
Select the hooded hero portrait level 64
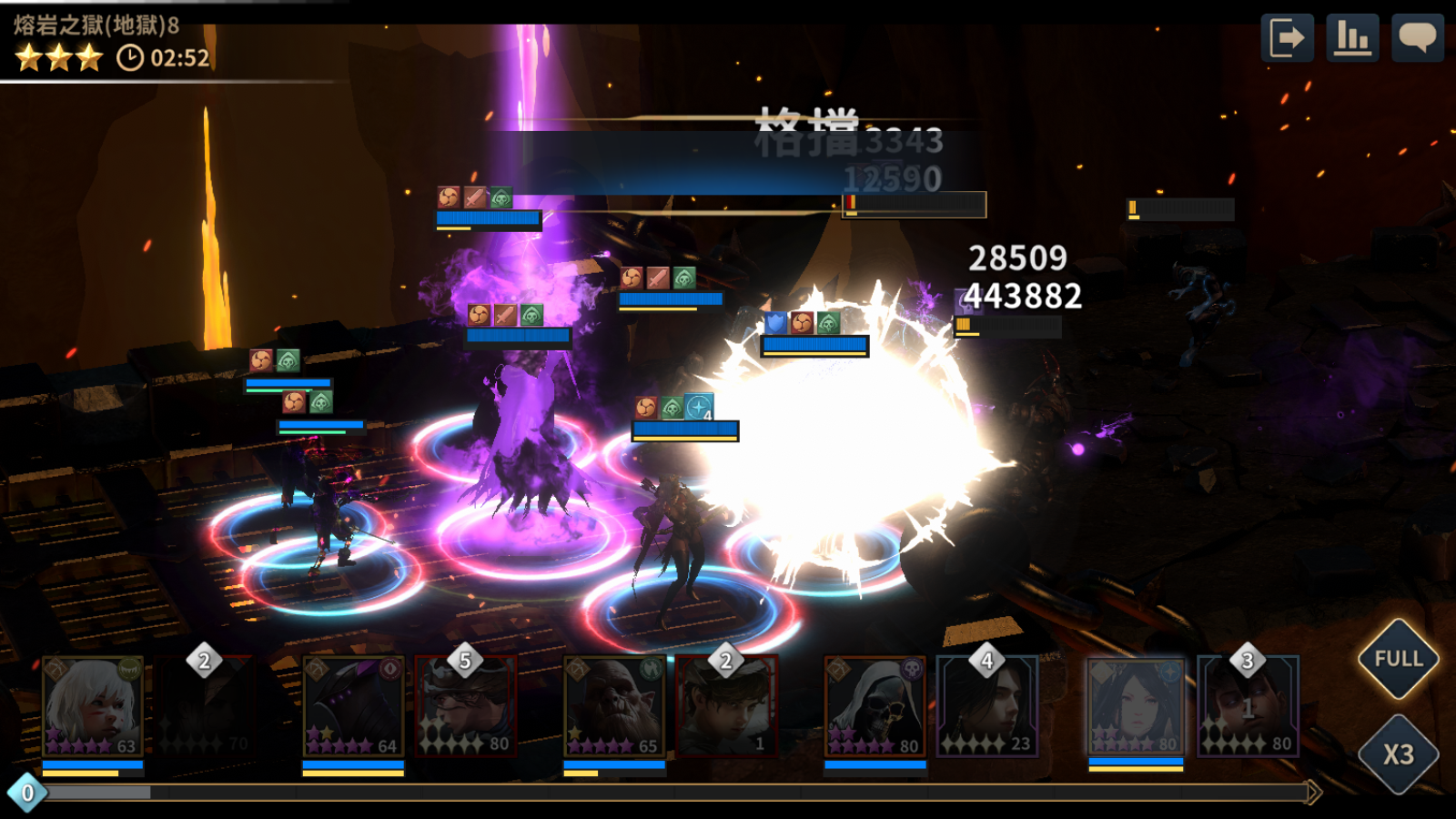(353, 707)
